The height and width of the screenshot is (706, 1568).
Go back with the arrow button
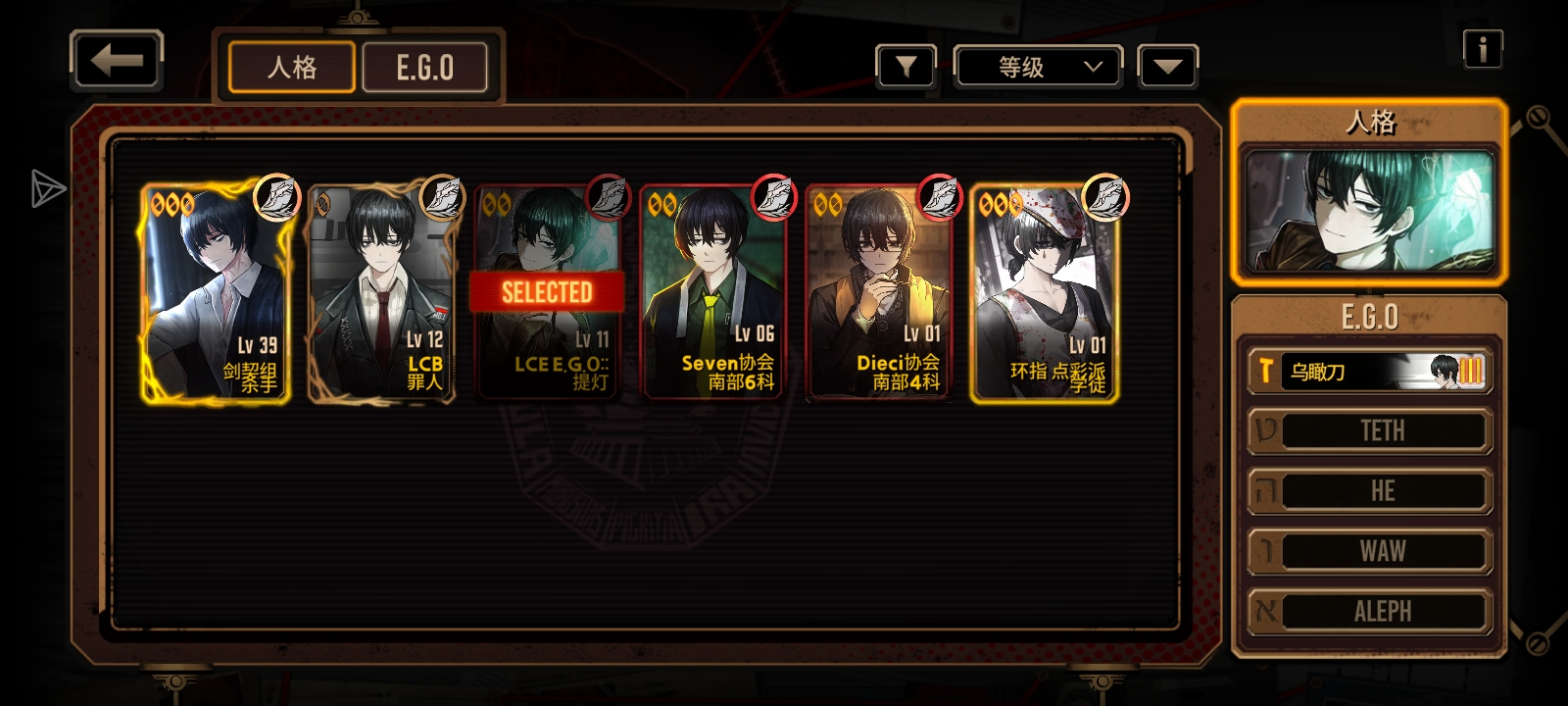click(117, 62)
